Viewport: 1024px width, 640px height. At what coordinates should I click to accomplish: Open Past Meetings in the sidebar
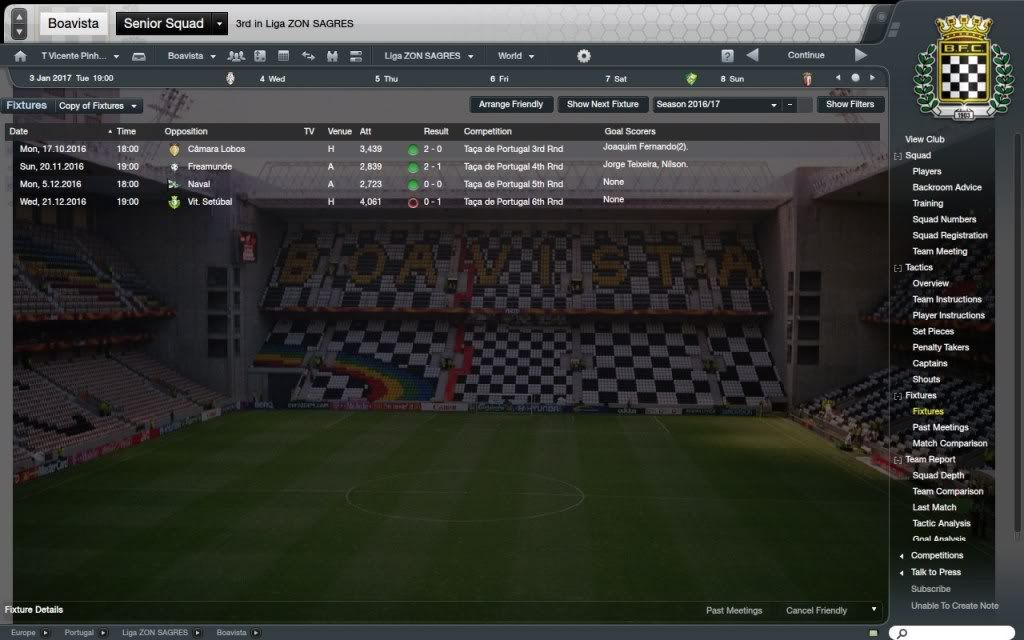point(940,428)
